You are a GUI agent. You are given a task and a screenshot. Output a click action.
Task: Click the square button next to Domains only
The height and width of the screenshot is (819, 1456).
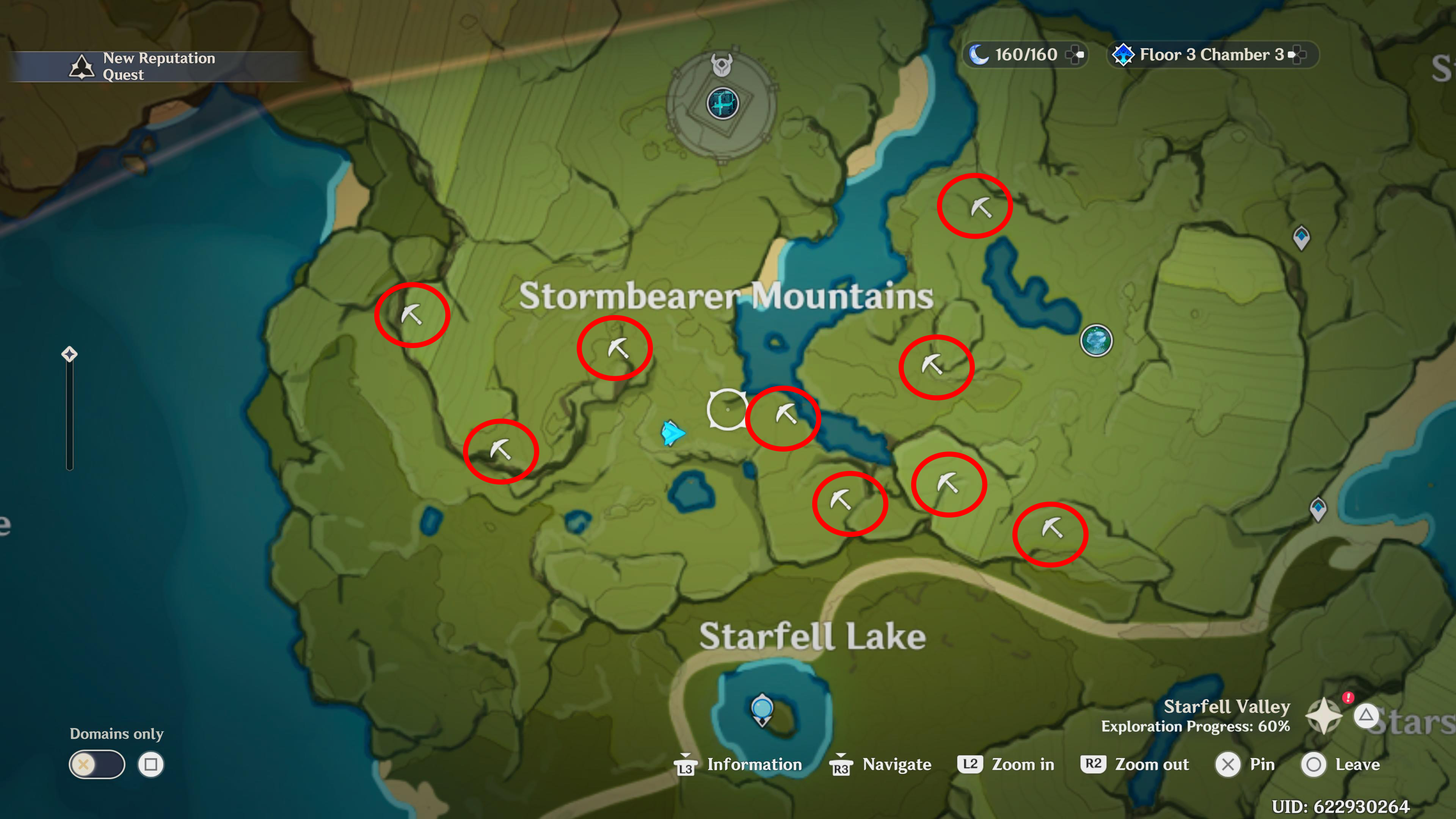point(151,764)
